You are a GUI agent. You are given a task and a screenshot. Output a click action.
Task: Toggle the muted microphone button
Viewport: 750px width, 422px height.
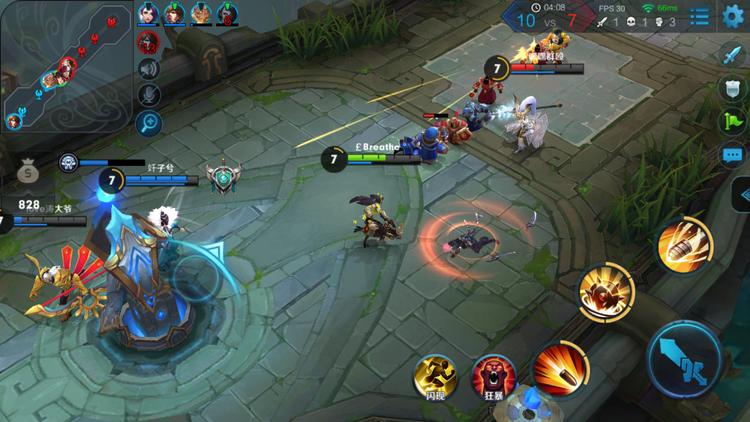(149, 95)
